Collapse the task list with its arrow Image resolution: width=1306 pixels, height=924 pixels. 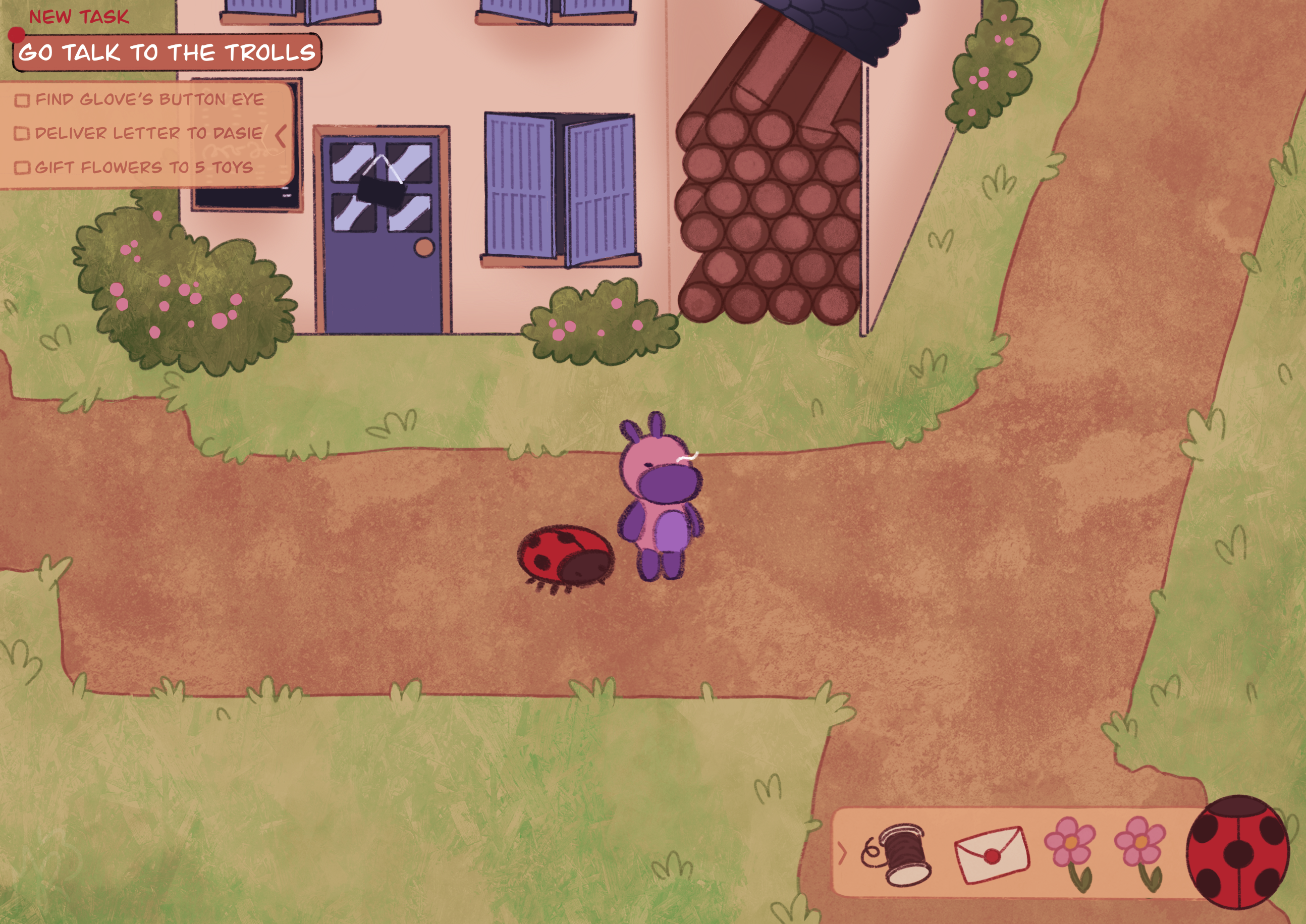click(281, 136)
